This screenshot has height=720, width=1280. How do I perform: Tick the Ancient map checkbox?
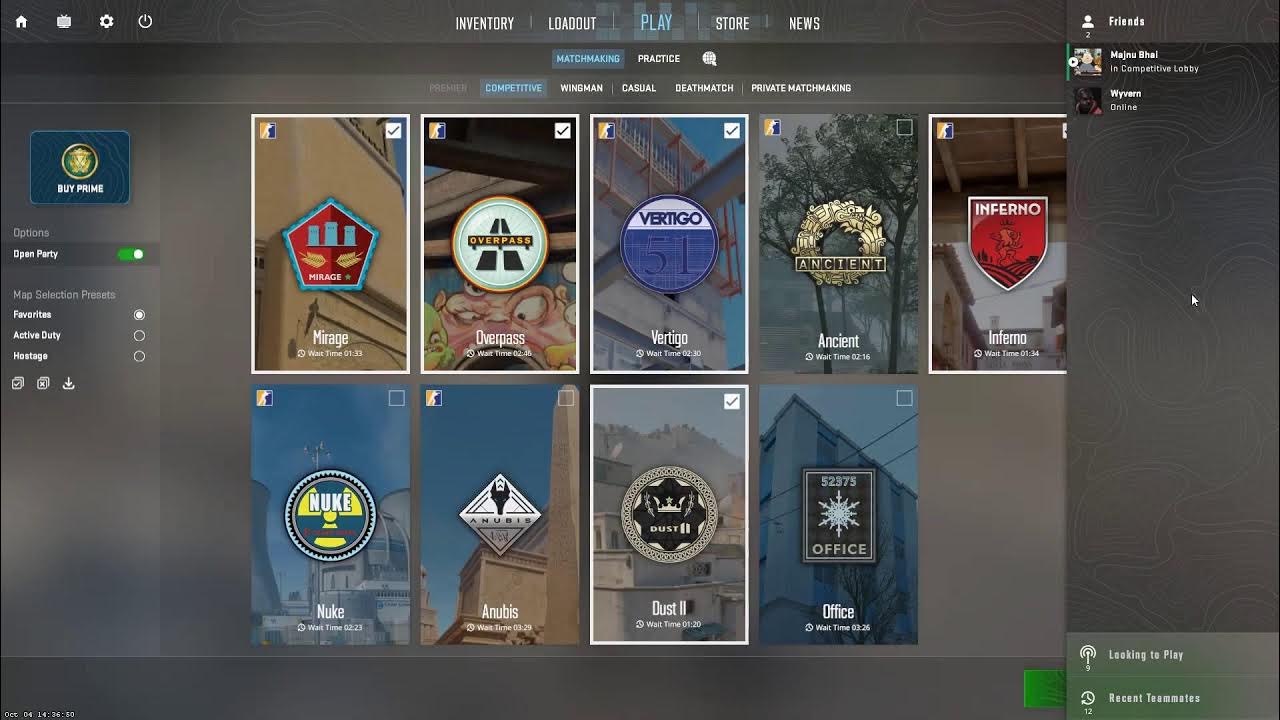[904, 128]
